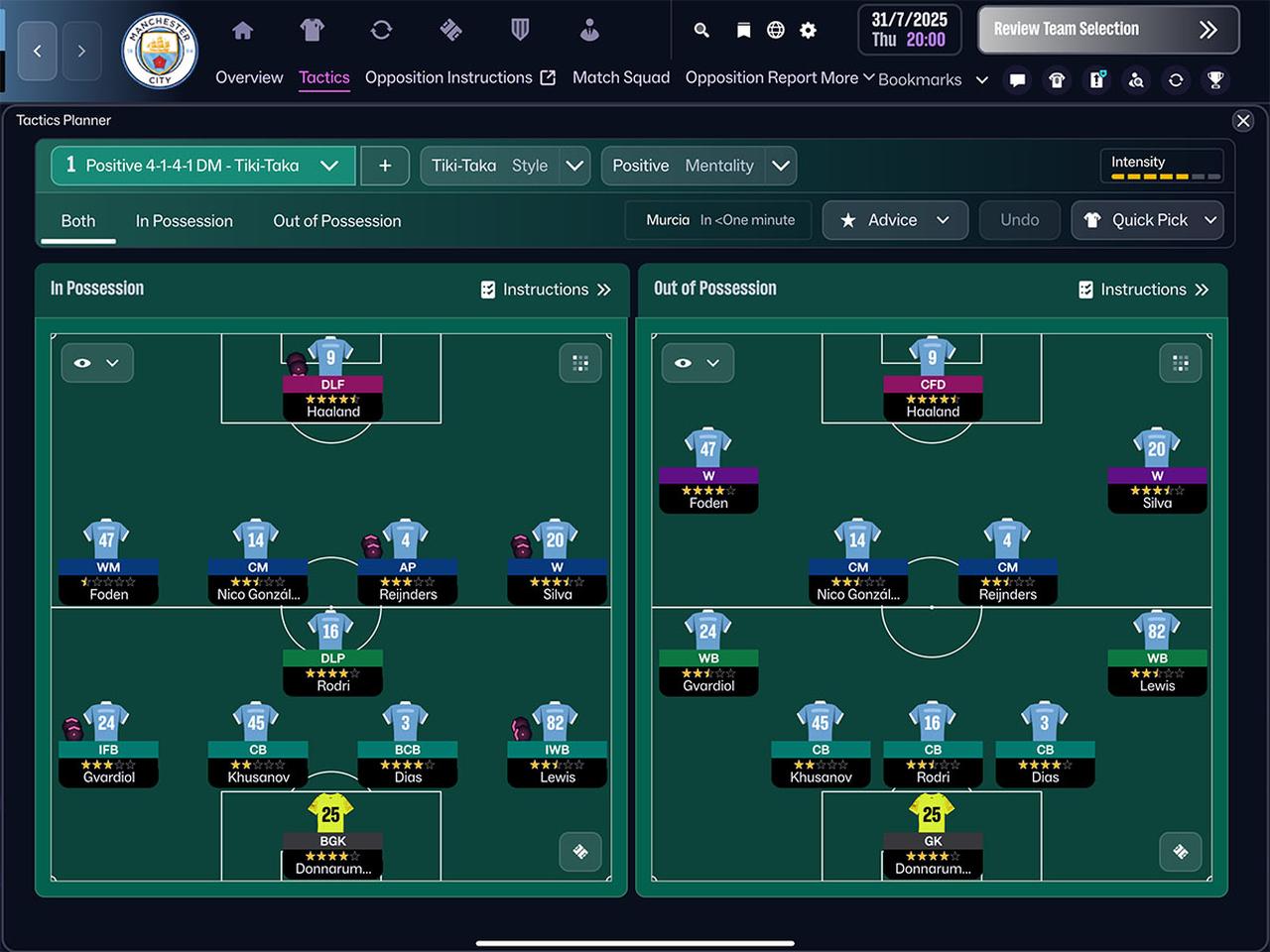
Task: Open the search icon in top bar
Action: coord(700,31)
